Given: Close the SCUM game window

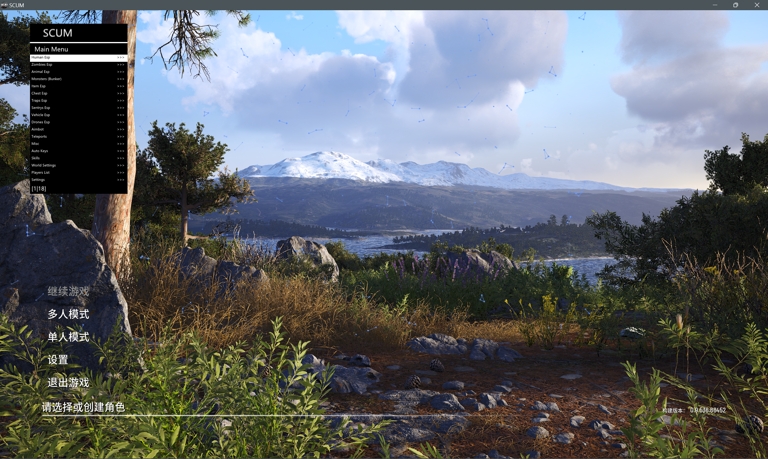Looking at the screenshot, I should point(757,5).
